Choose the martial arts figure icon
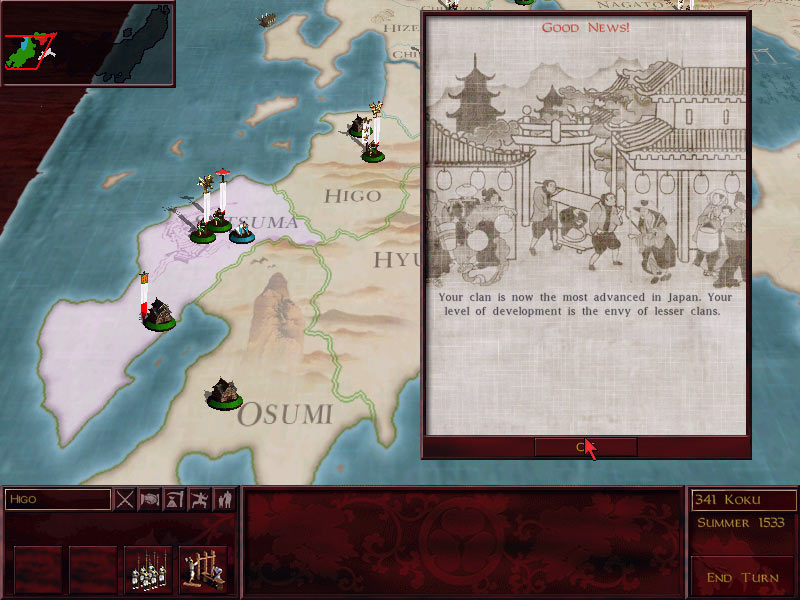 coord(200,499)
